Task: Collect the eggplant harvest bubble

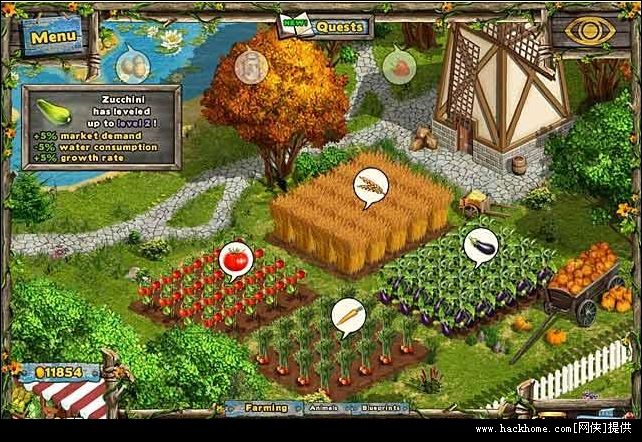Action: tap(479, 244)
